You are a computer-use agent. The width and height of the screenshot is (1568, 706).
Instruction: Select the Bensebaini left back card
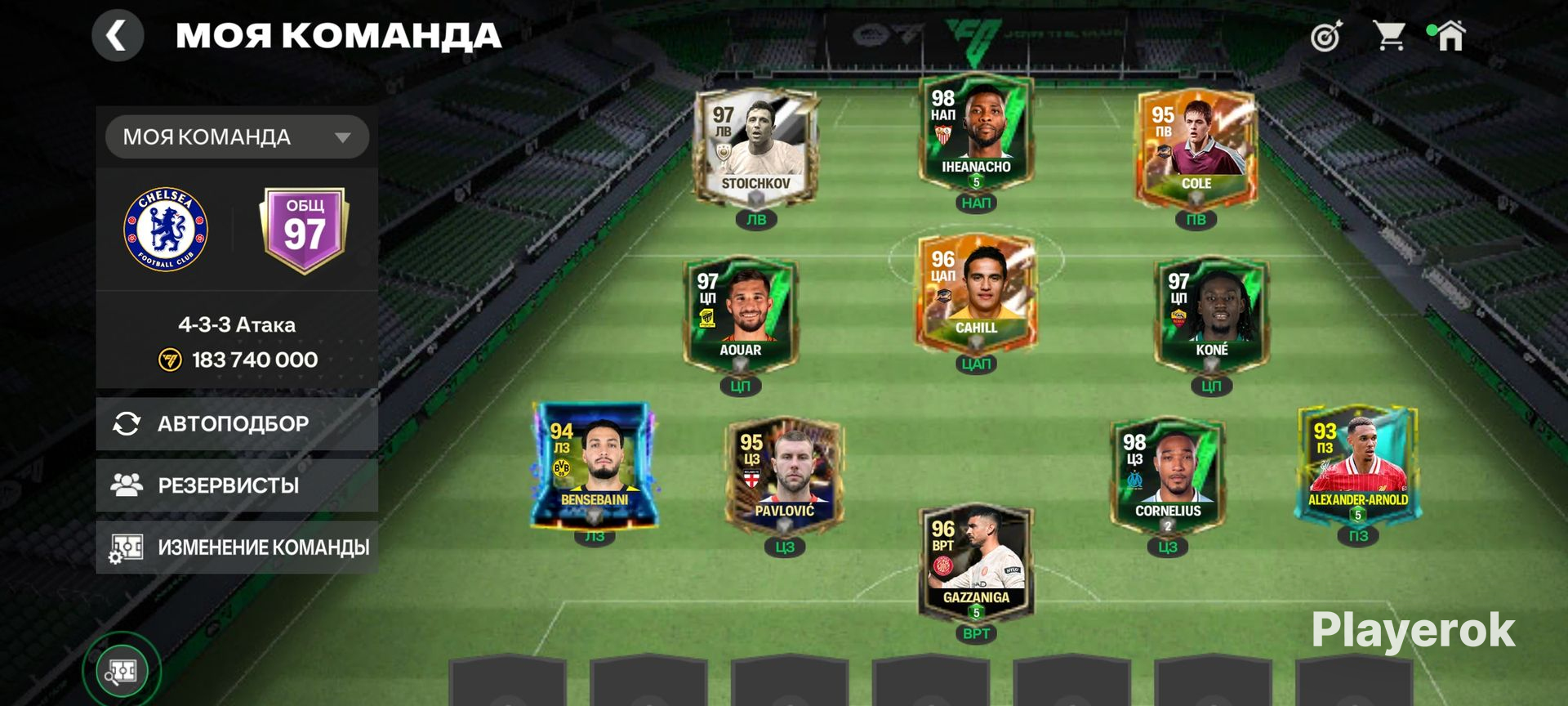coord(594,464)
